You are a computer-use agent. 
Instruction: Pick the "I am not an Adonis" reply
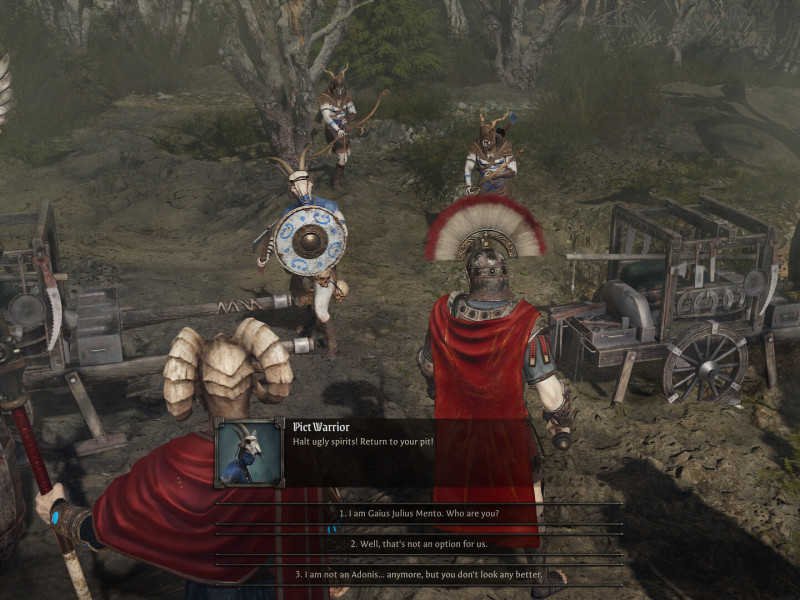click(x=419, y=575)
